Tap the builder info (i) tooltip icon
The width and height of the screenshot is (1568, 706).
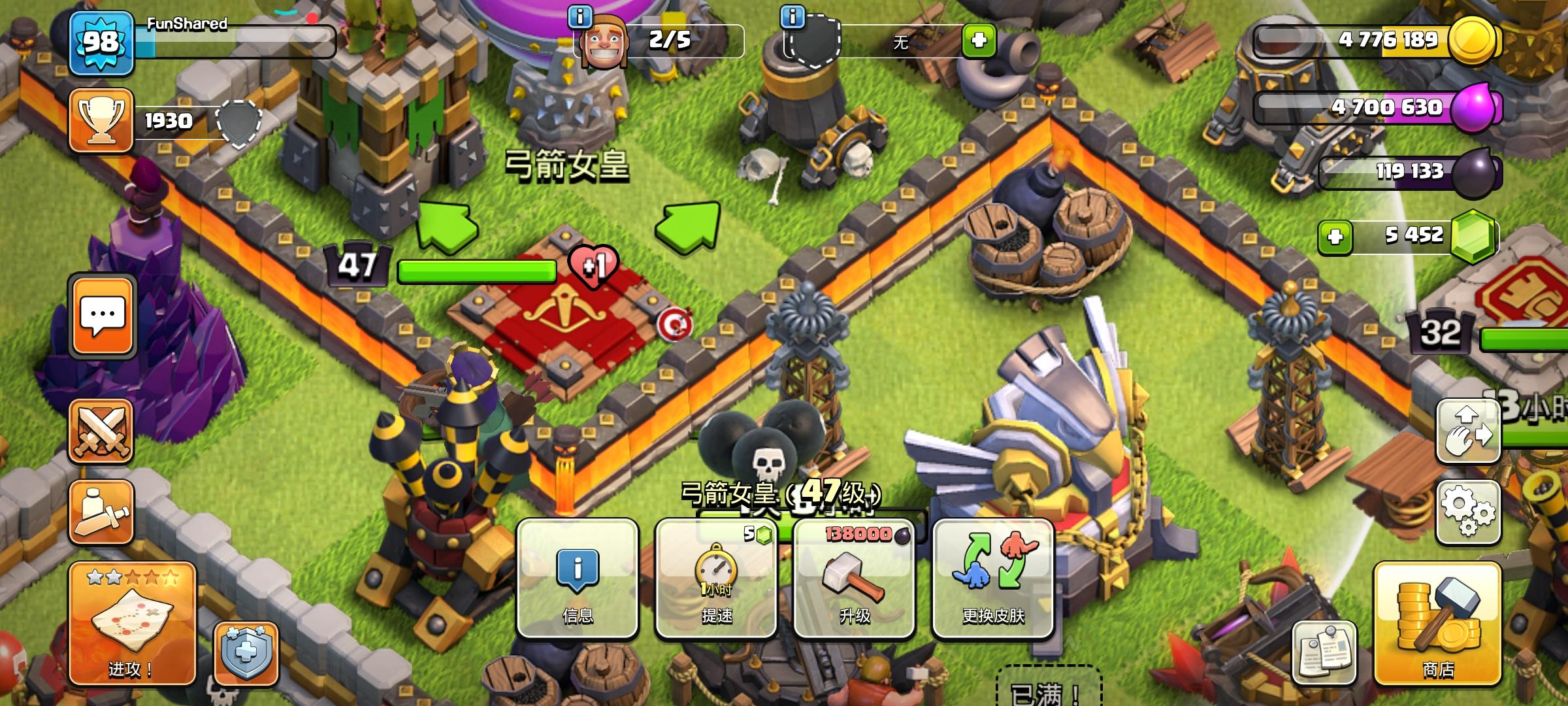(x=579, y=16)
